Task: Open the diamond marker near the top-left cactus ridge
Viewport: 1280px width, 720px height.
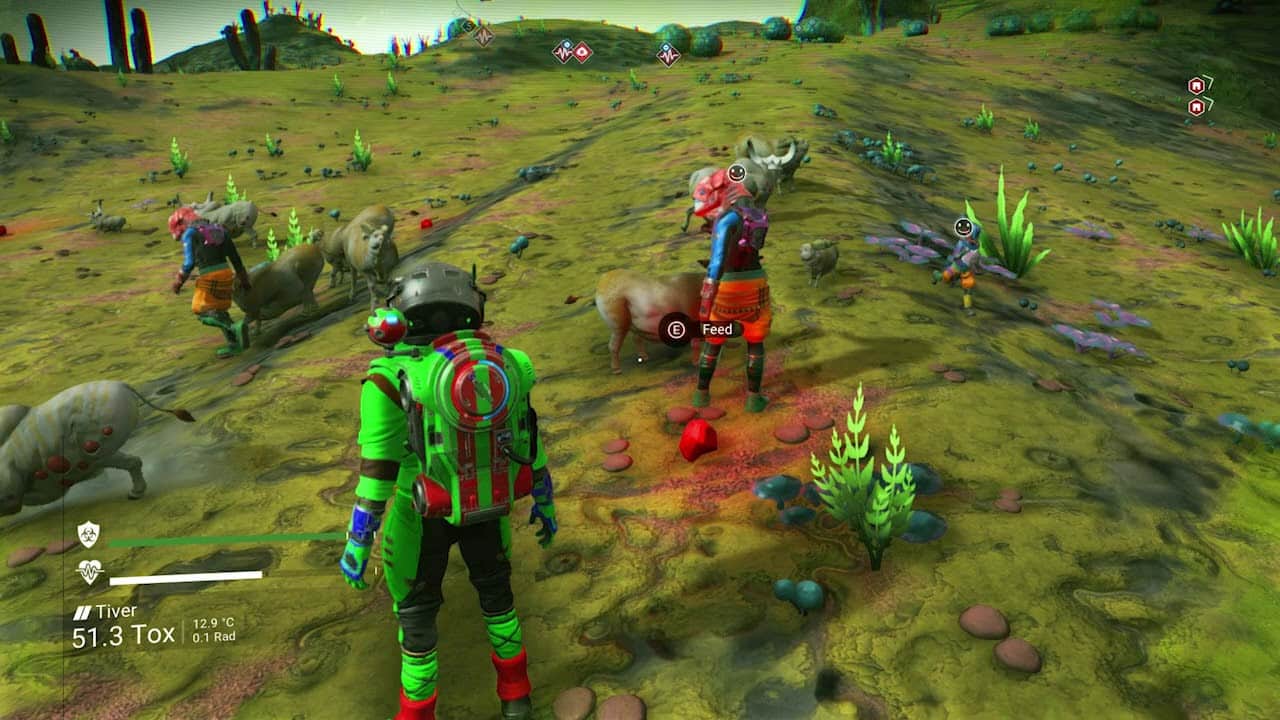Action: pos(468,24)
